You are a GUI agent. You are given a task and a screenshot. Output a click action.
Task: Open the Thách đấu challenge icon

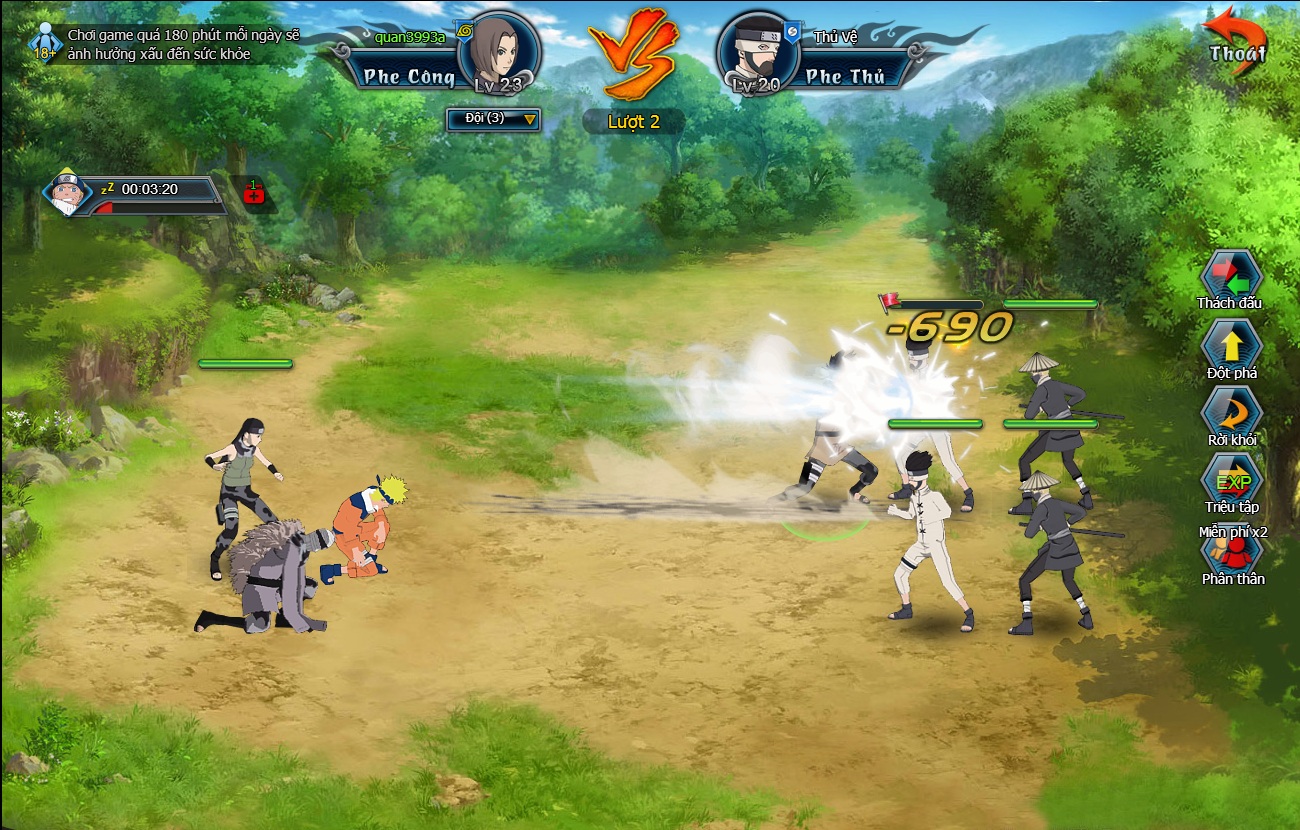click(x=1230, y=277)
